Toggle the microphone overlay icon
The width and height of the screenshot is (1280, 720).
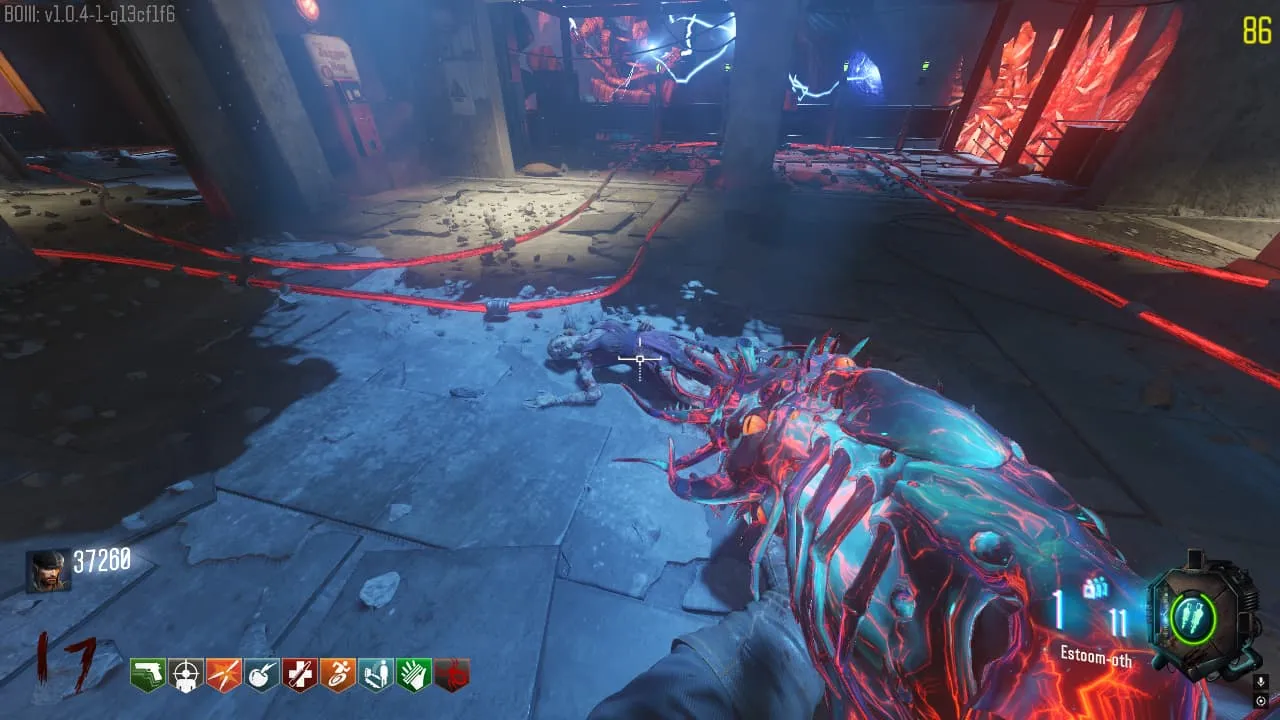[x=1261, y=682]
